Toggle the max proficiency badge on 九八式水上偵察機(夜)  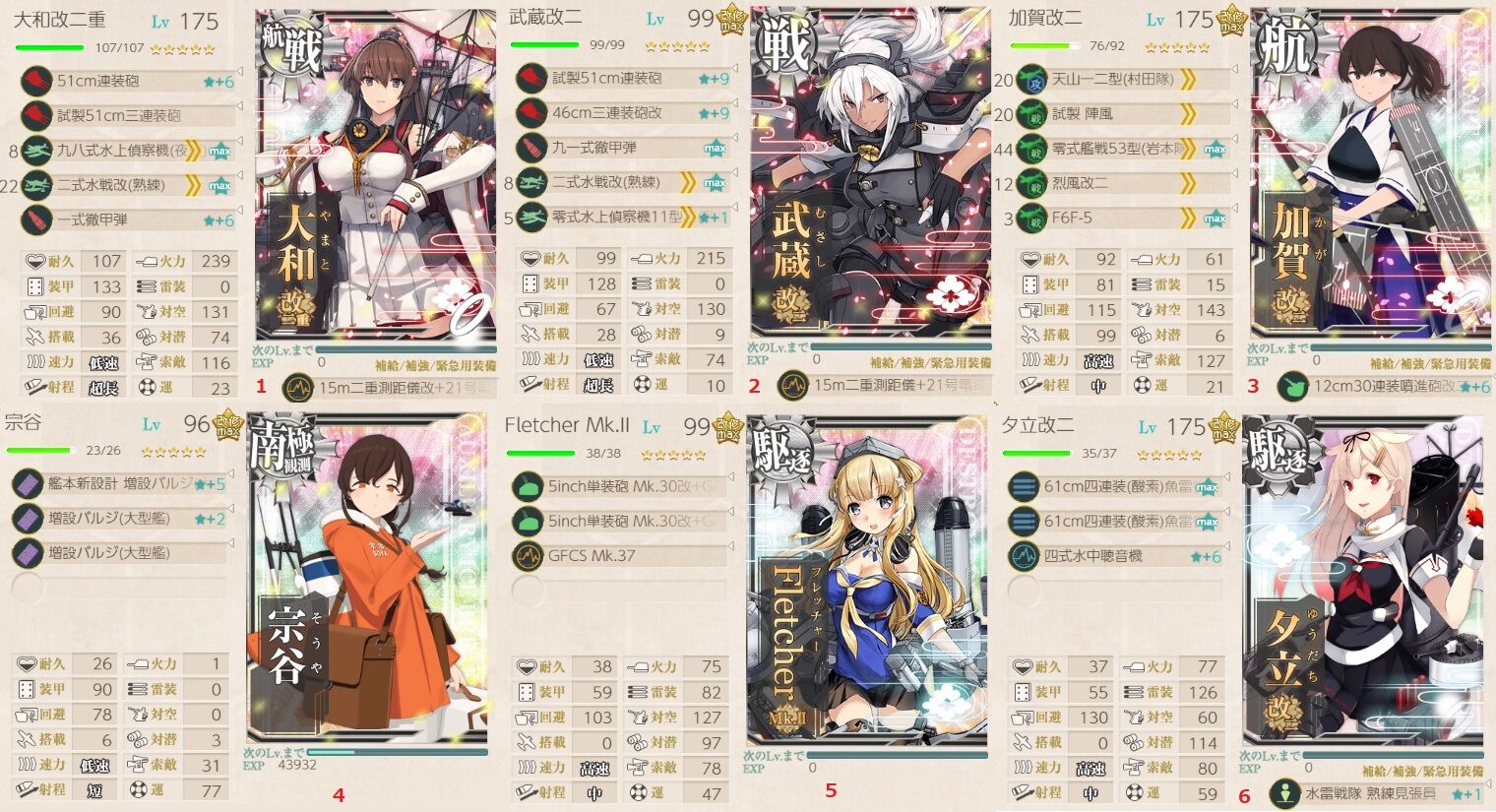[x=219, y=152]
